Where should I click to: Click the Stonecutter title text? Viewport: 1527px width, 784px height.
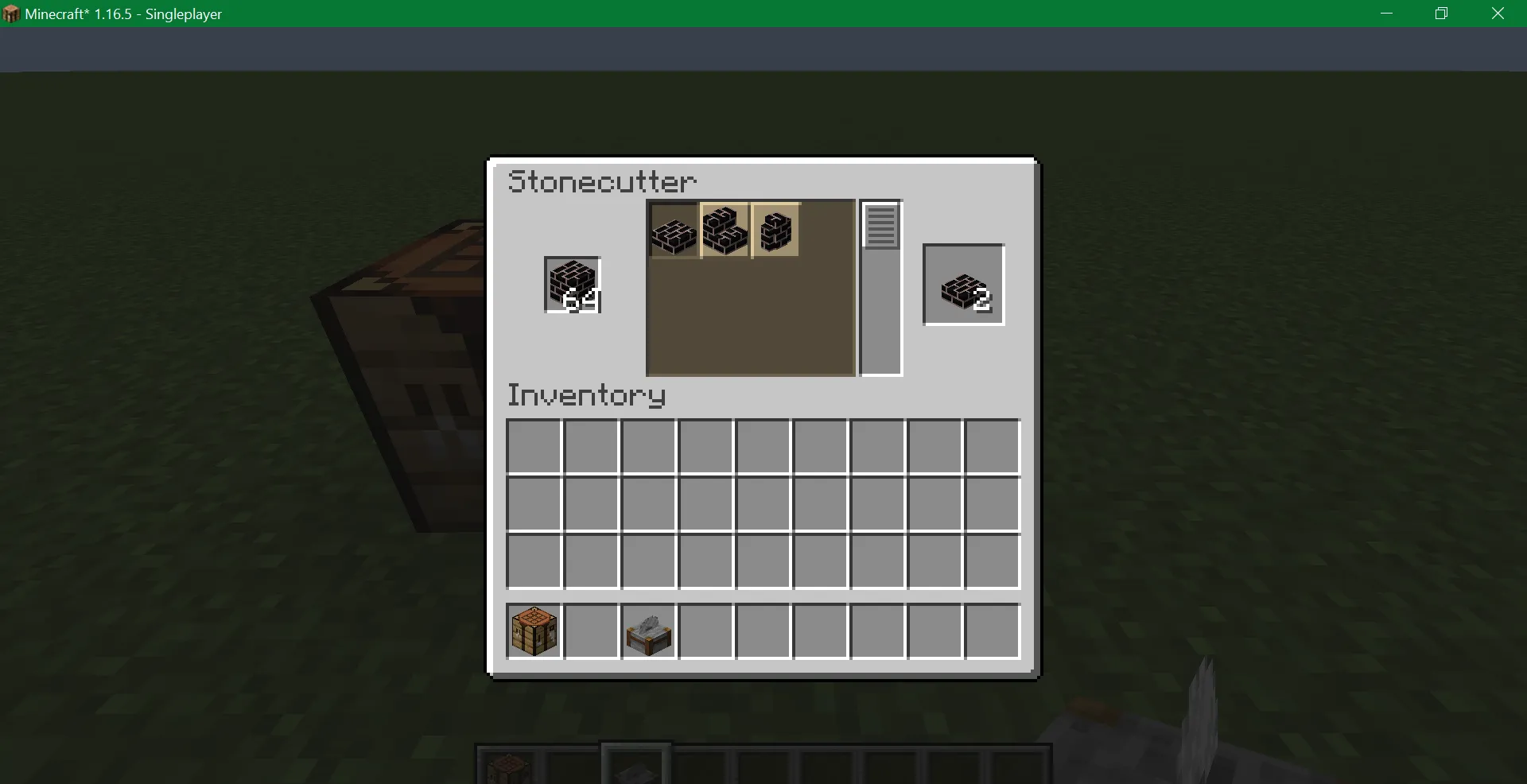click(601, 181)
